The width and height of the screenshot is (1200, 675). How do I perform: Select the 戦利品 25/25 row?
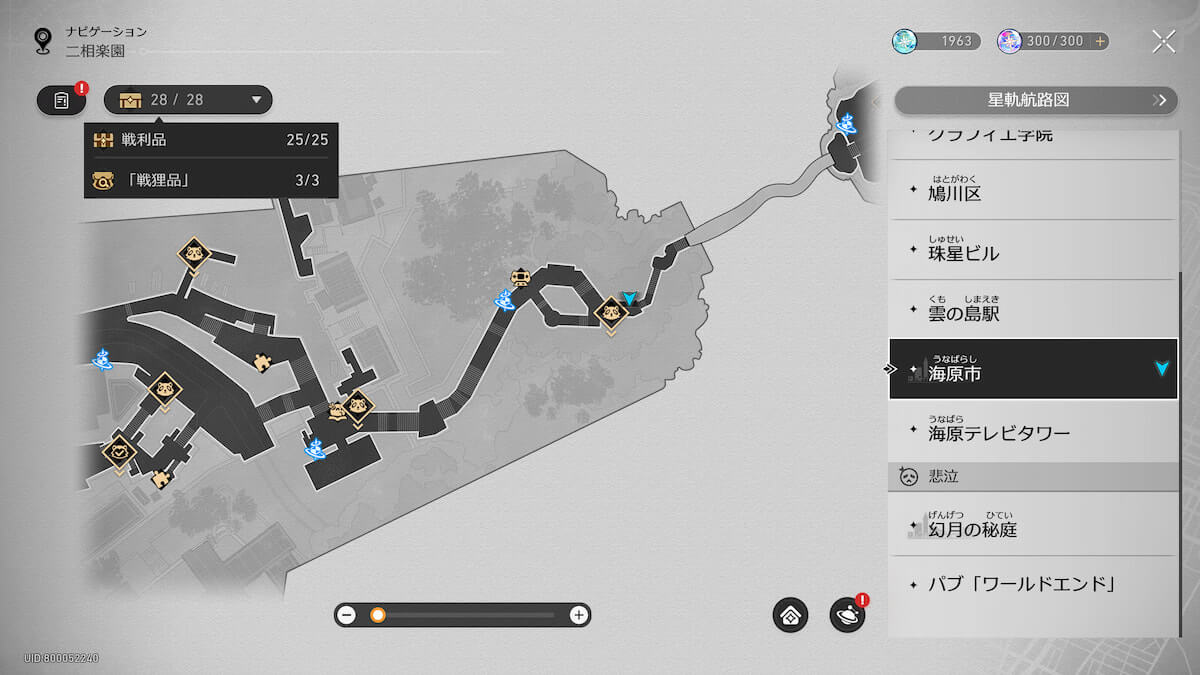(210, 140)
